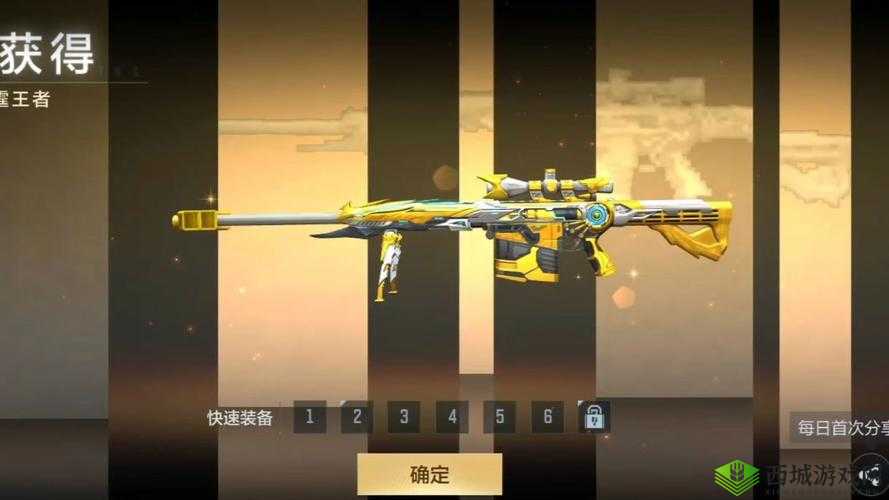Equip weapon to quick slot 2

click(x=357, y=417)
